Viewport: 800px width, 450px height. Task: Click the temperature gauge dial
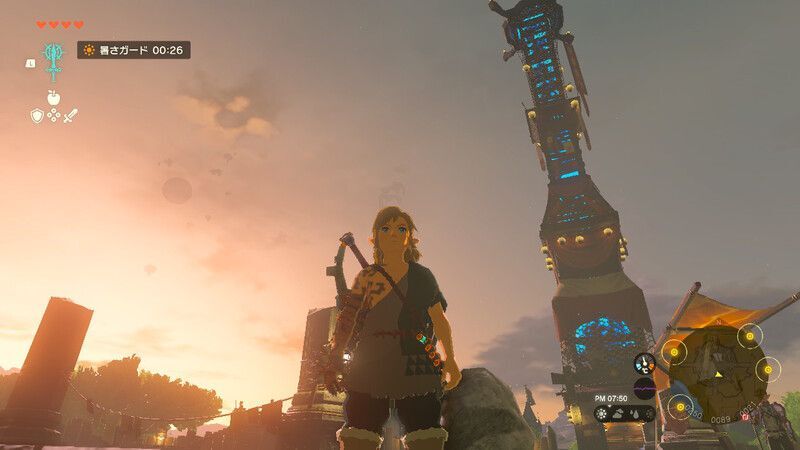click(x=645, y=363)
